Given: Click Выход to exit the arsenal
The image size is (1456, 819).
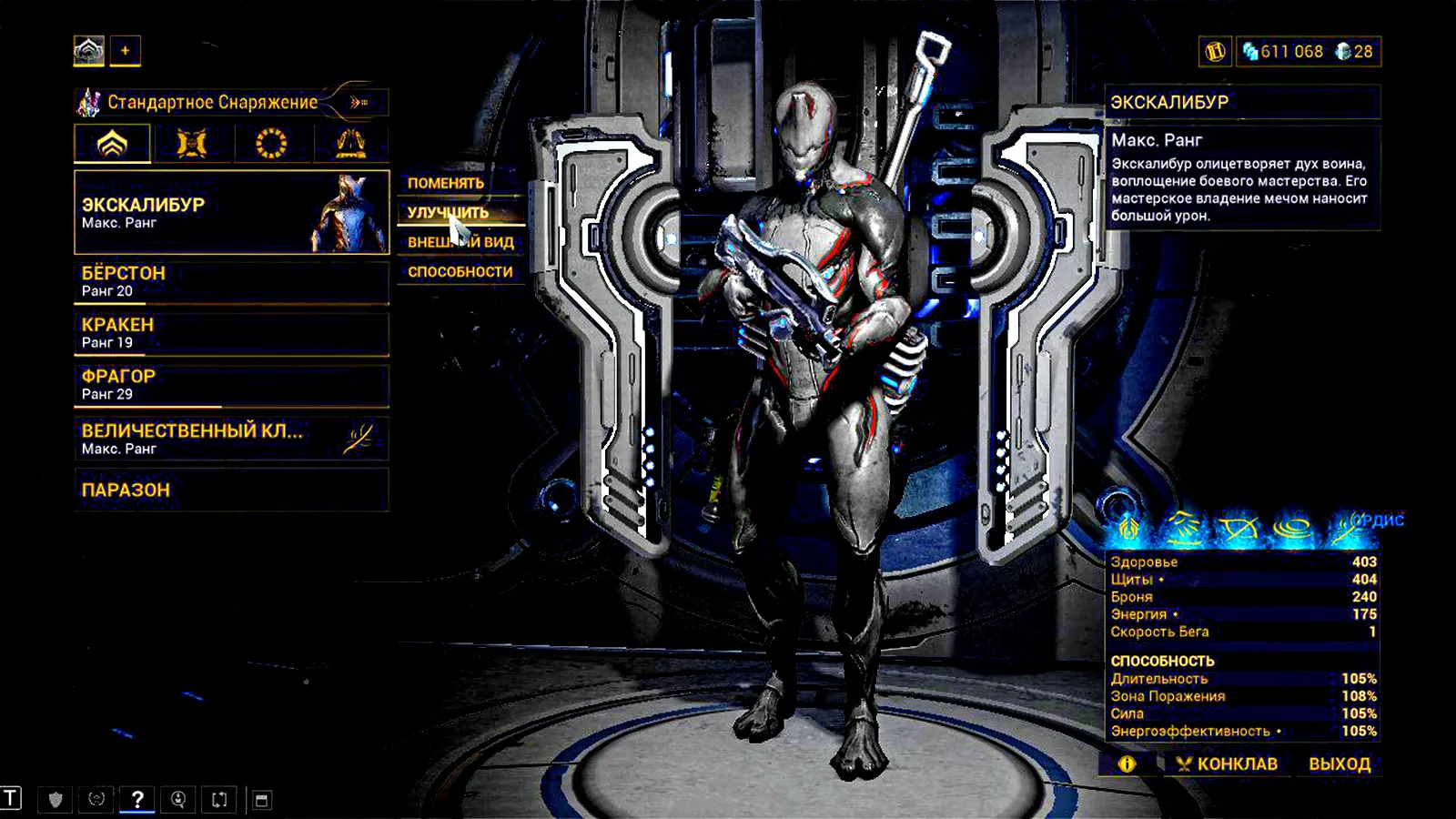Looking at the screenshot, I should click(1340, 763).
